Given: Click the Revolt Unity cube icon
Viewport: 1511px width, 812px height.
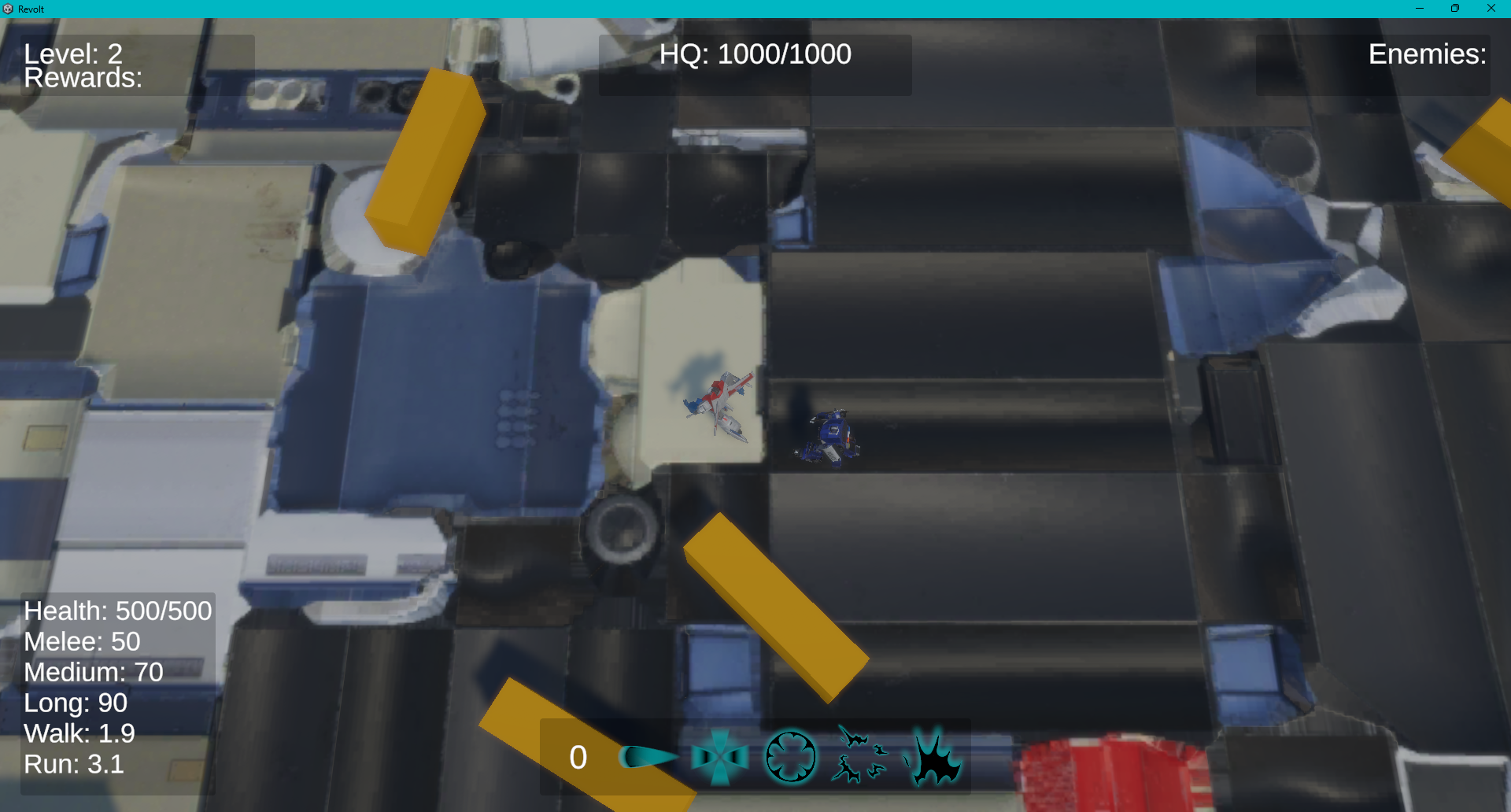Looking at the screenshot, I should 9,9.
